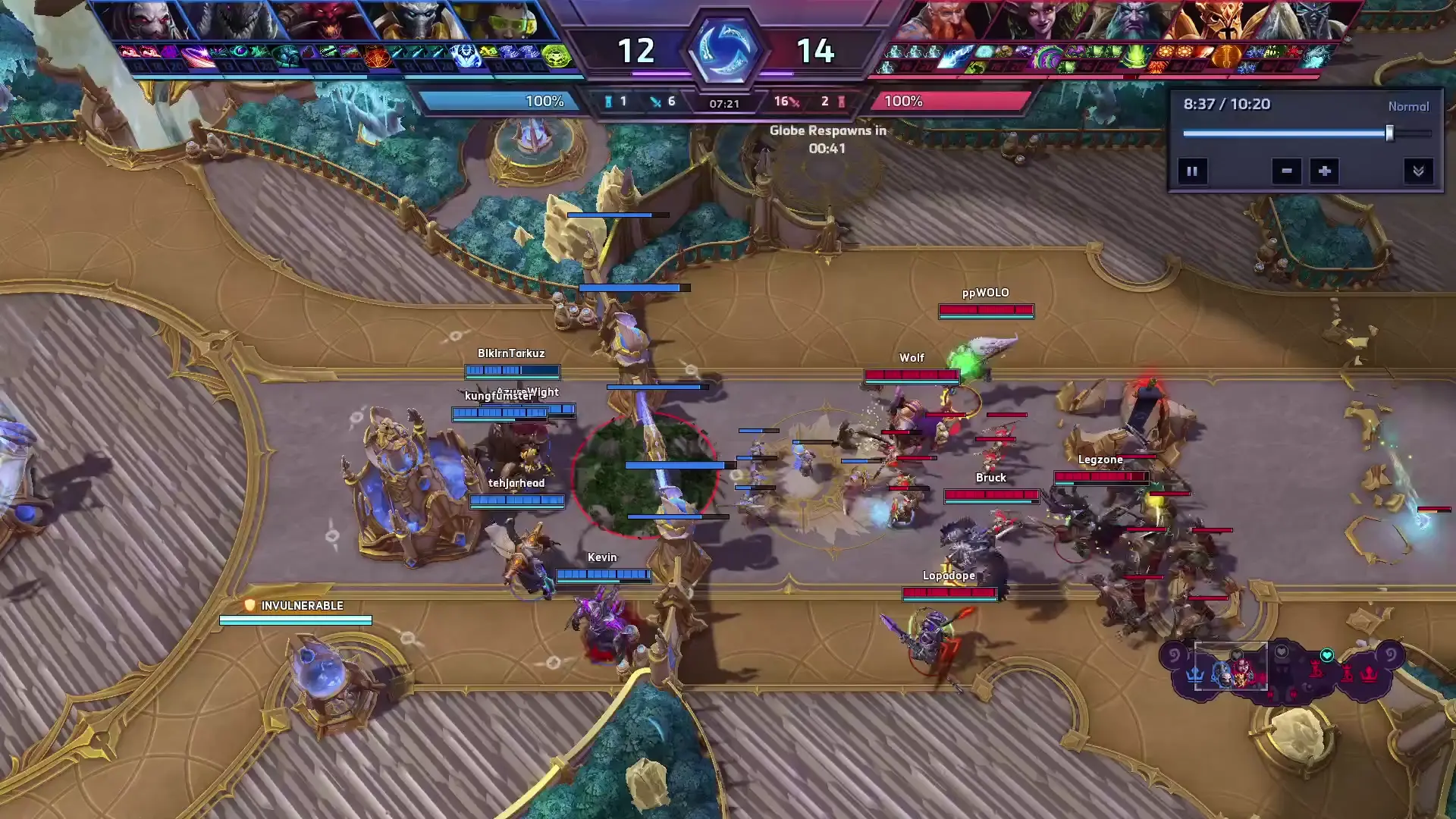Click the replay timeline slider handle
Viewport: 1456px width, 819px height.
click(1389, 133)
